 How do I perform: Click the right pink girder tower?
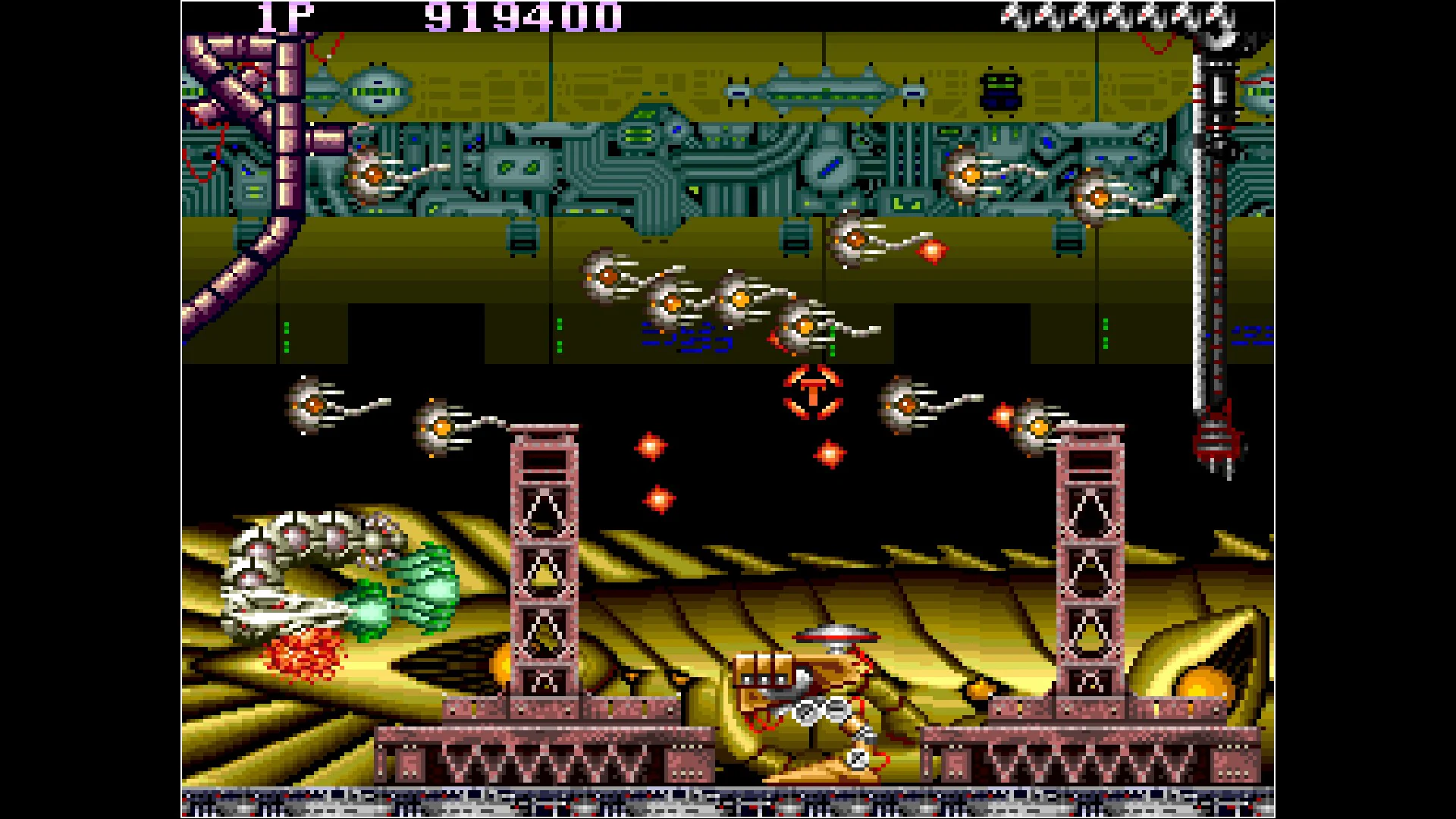[1090, 576]
